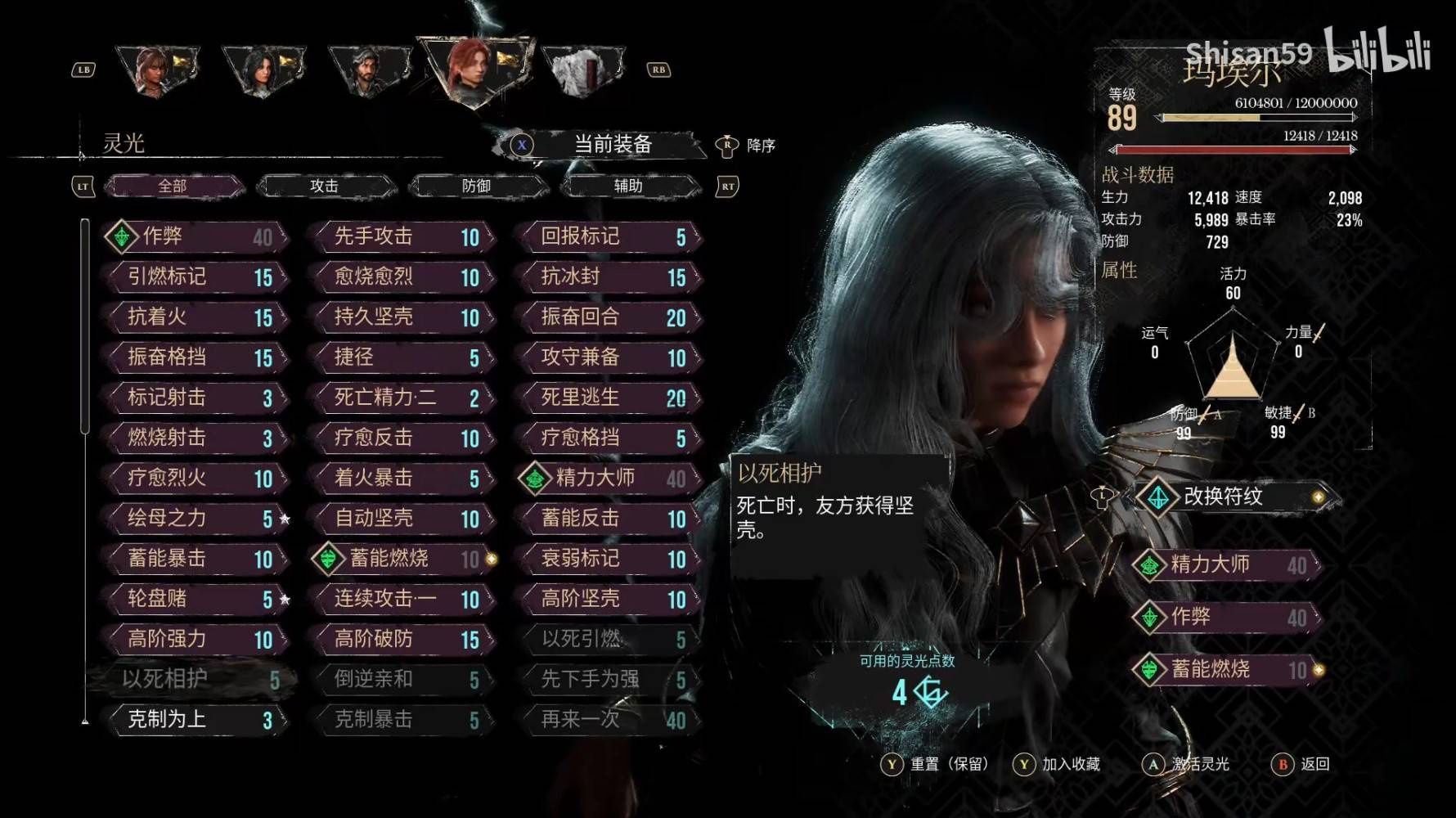The height and width of the screenshot is (818, 1456).
Task: Select the 回报标记 lumina entry
Action: (610, 236)
